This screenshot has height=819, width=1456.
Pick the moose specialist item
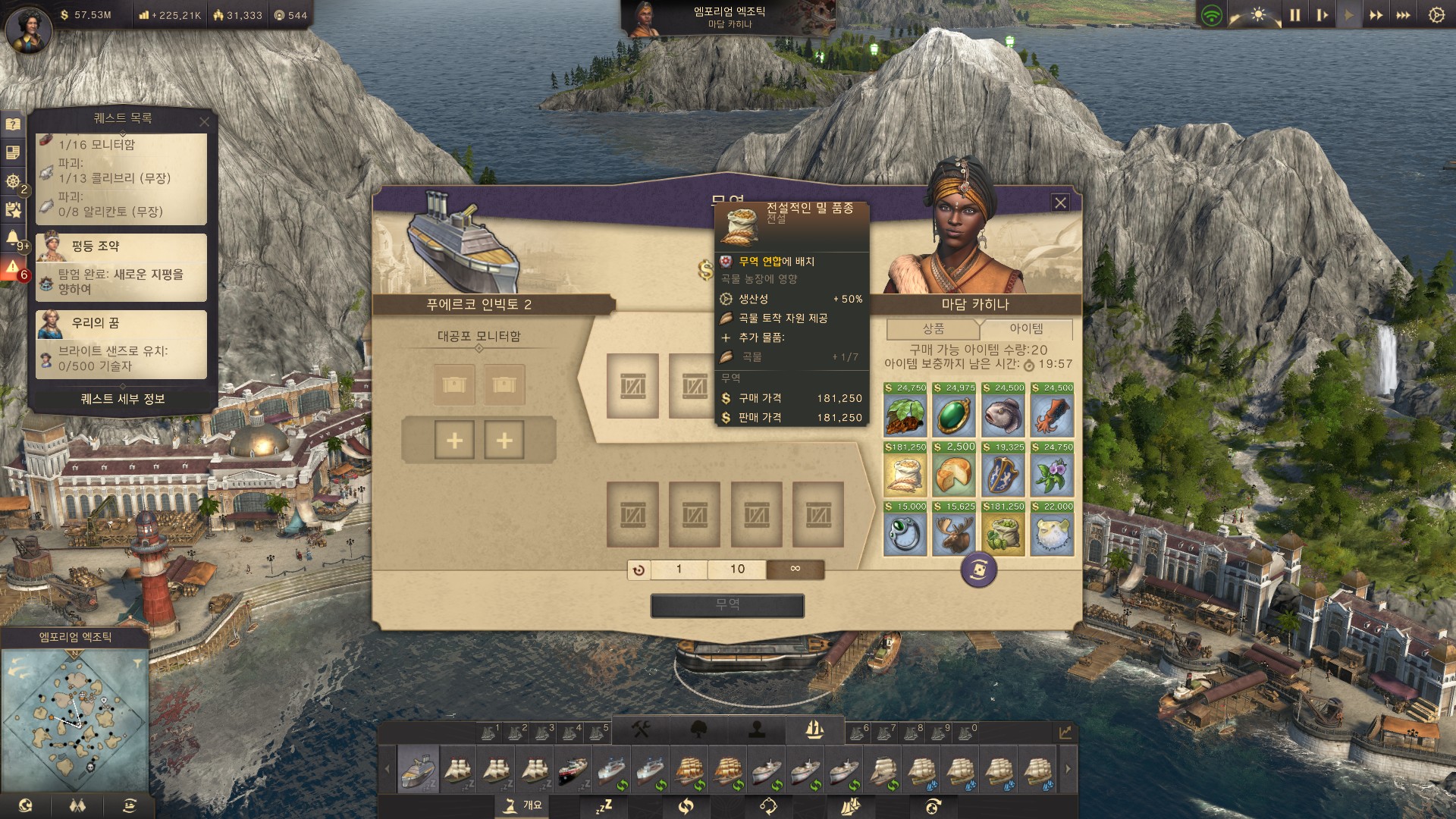coord(954,534)
